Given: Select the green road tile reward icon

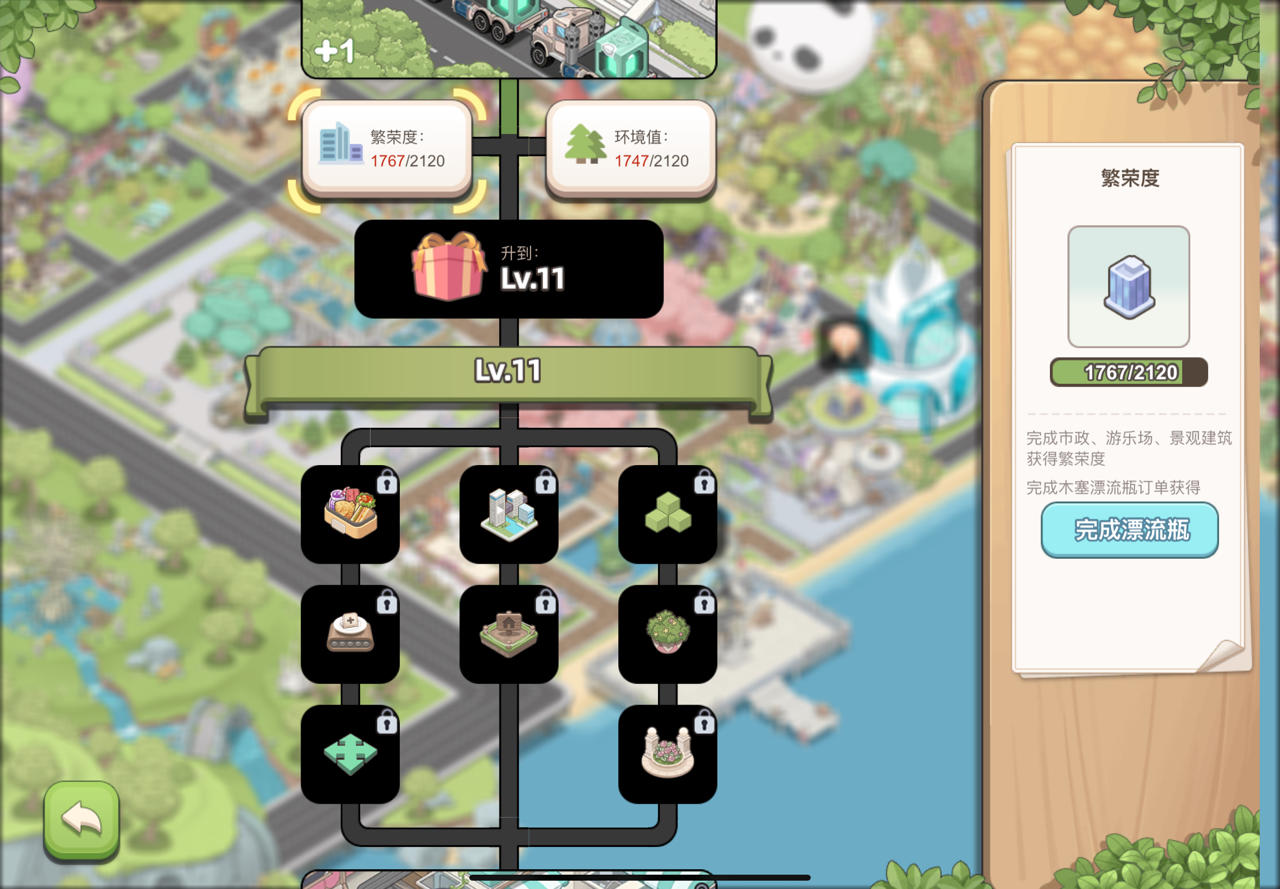Looking at the screenshot, I should tap(351, 753).
